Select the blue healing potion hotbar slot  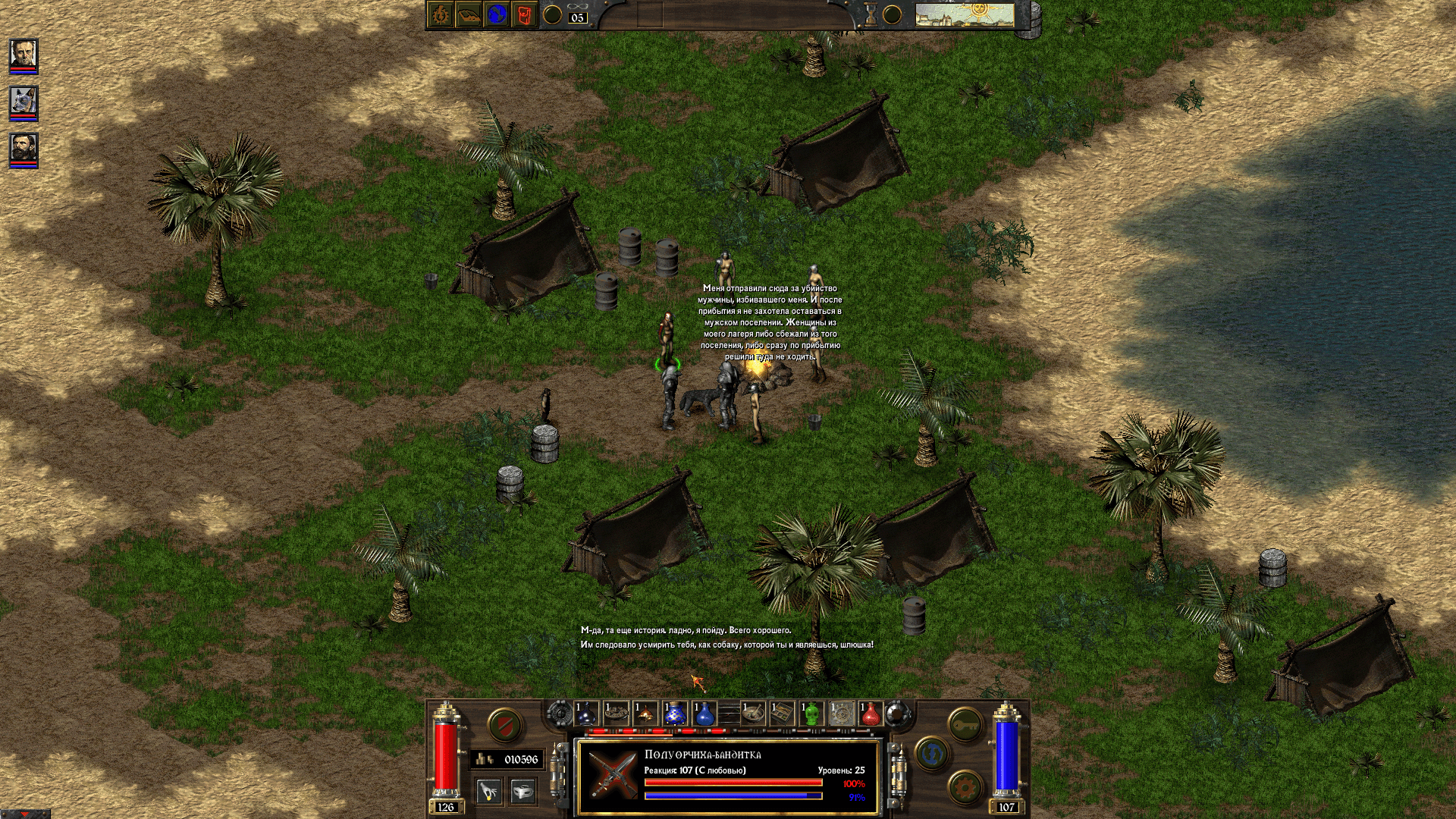click(704, 713)
